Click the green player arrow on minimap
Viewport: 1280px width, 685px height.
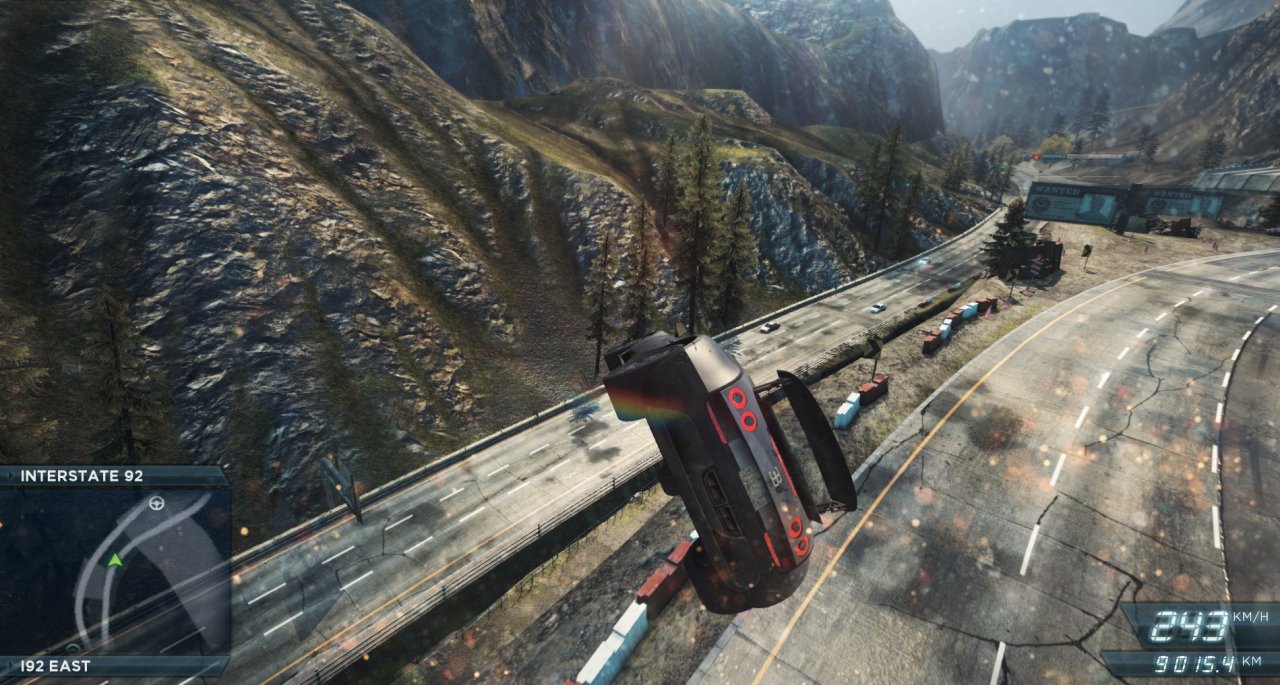point(115,560)
